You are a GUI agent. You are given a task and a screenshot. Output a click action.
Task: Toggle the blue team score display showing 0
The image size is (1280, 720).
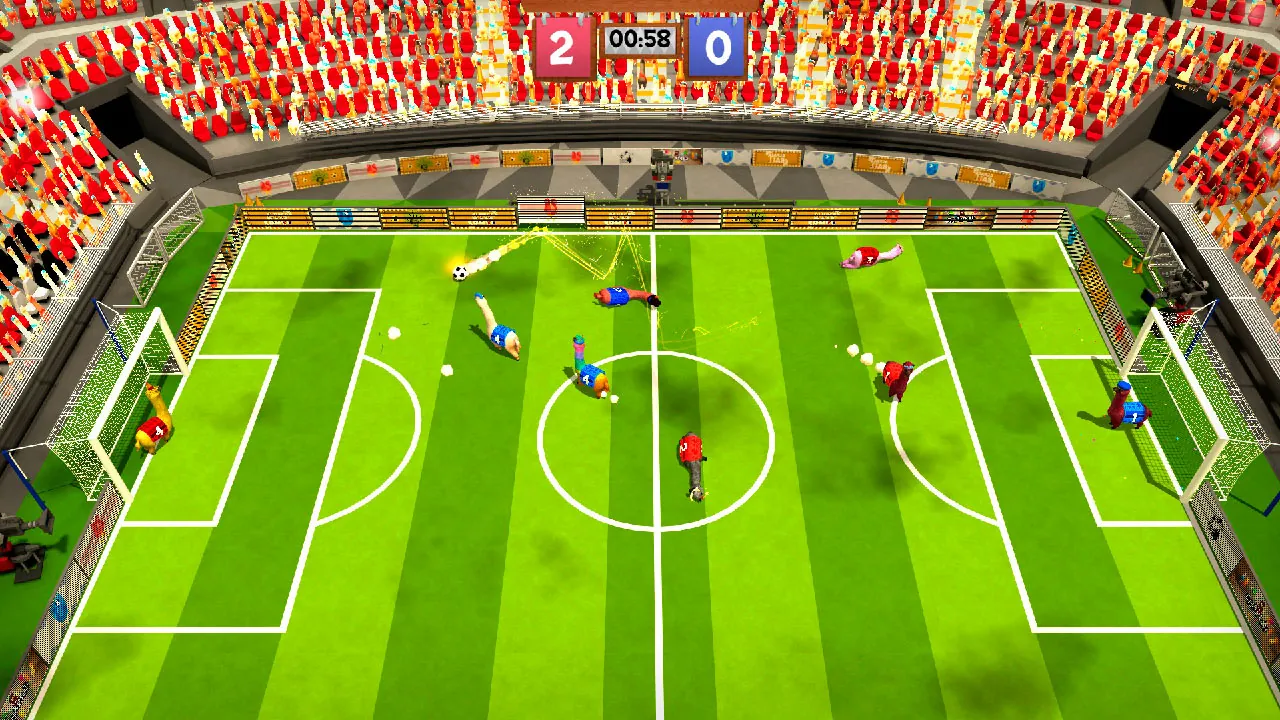(x=716, y=46)
